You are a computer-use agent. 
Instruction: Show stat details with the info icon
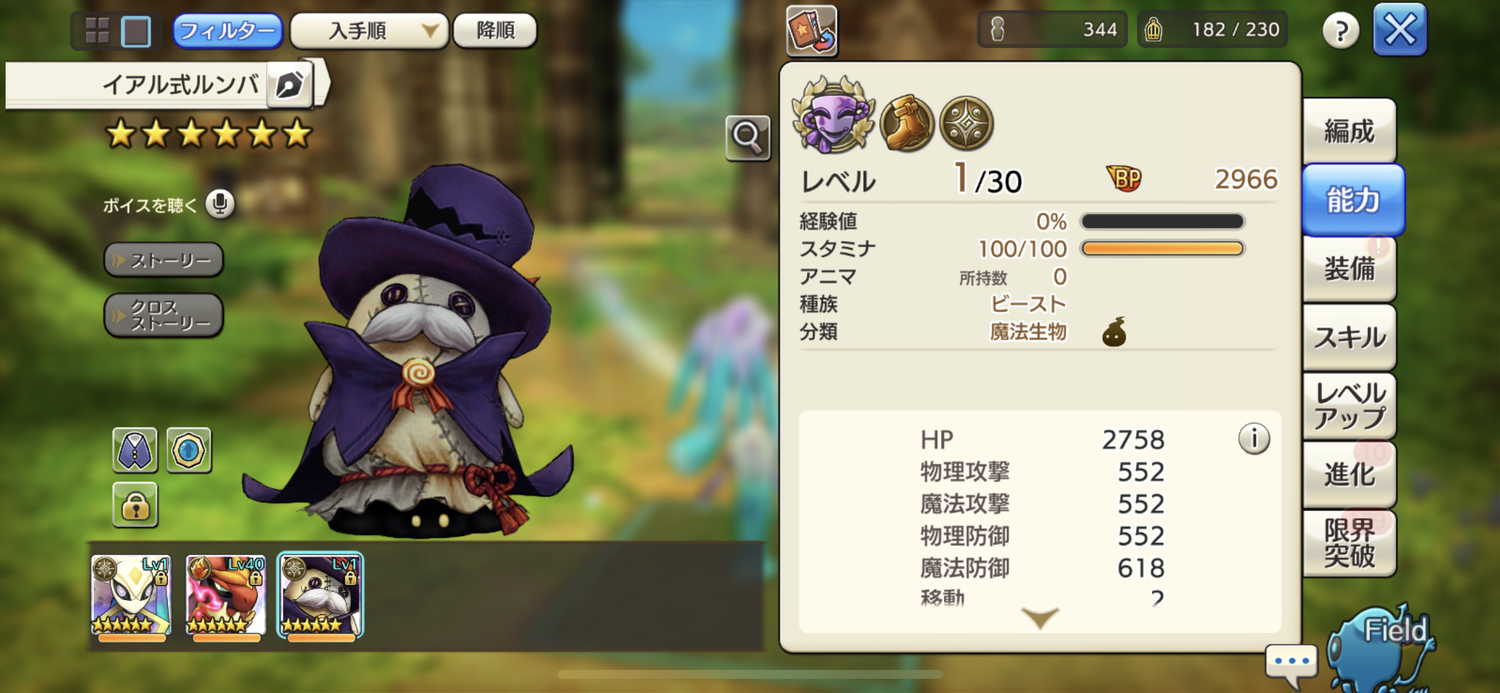1254,438
